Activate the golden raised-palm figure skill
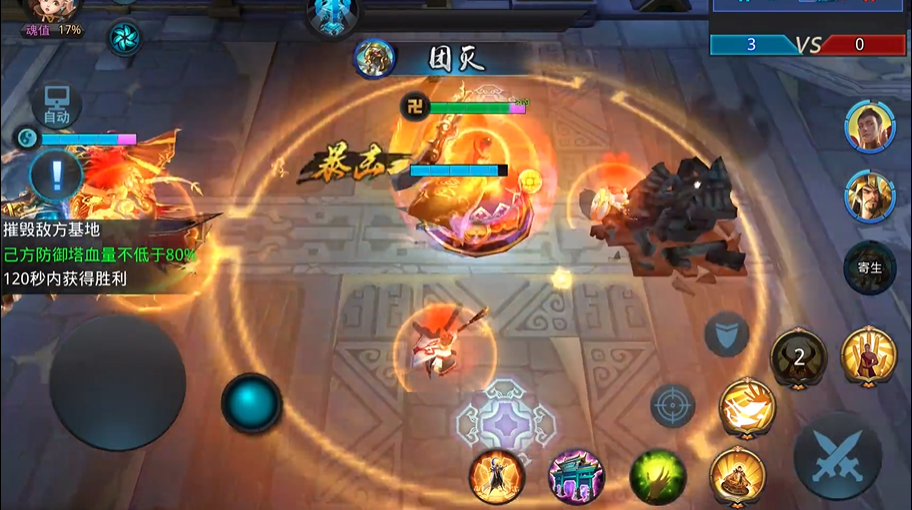Viewport: 912px width, 510px height. [x=868, y=354]
